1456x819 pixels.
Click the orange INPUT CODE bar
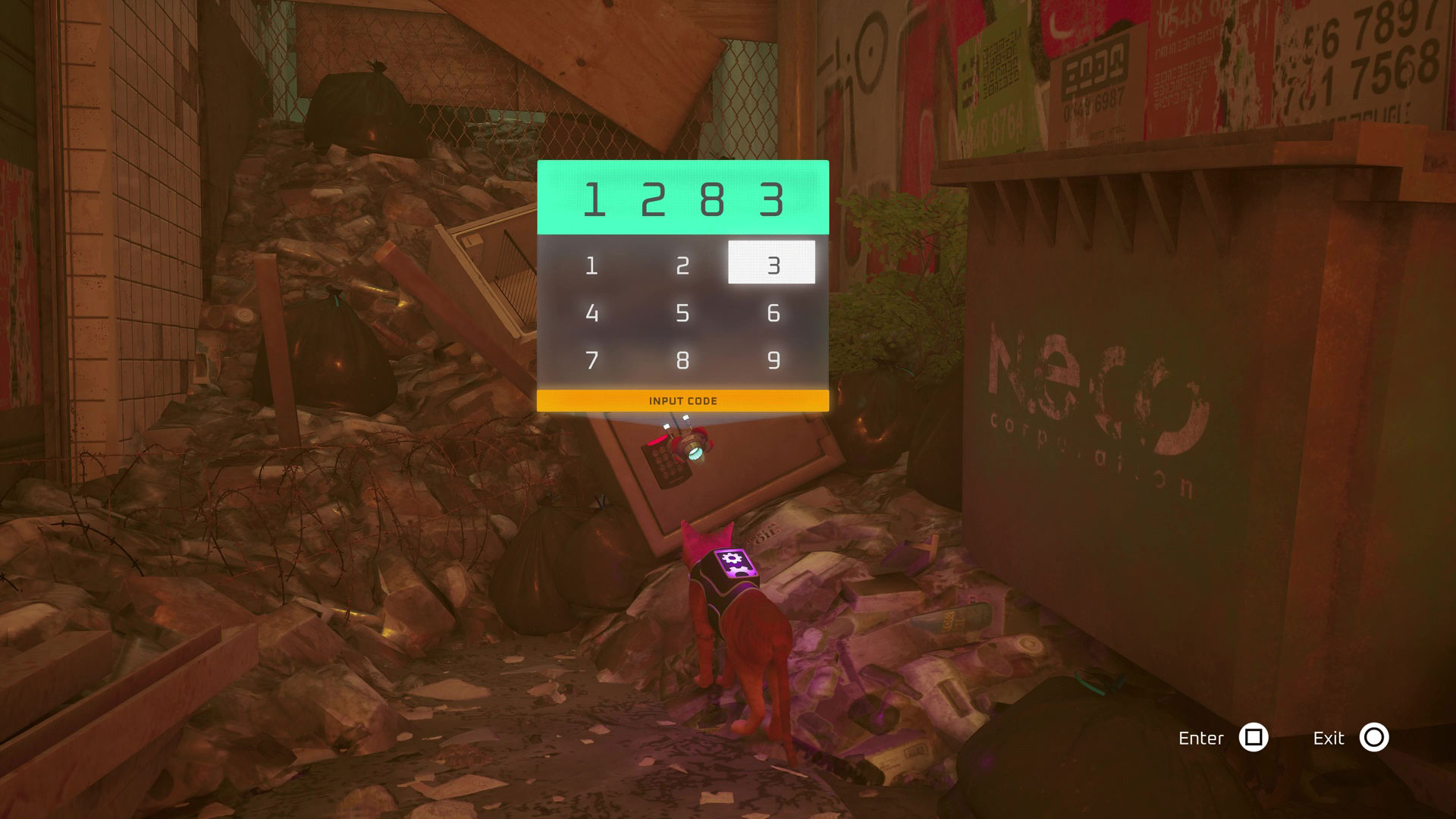pos(682,401)
